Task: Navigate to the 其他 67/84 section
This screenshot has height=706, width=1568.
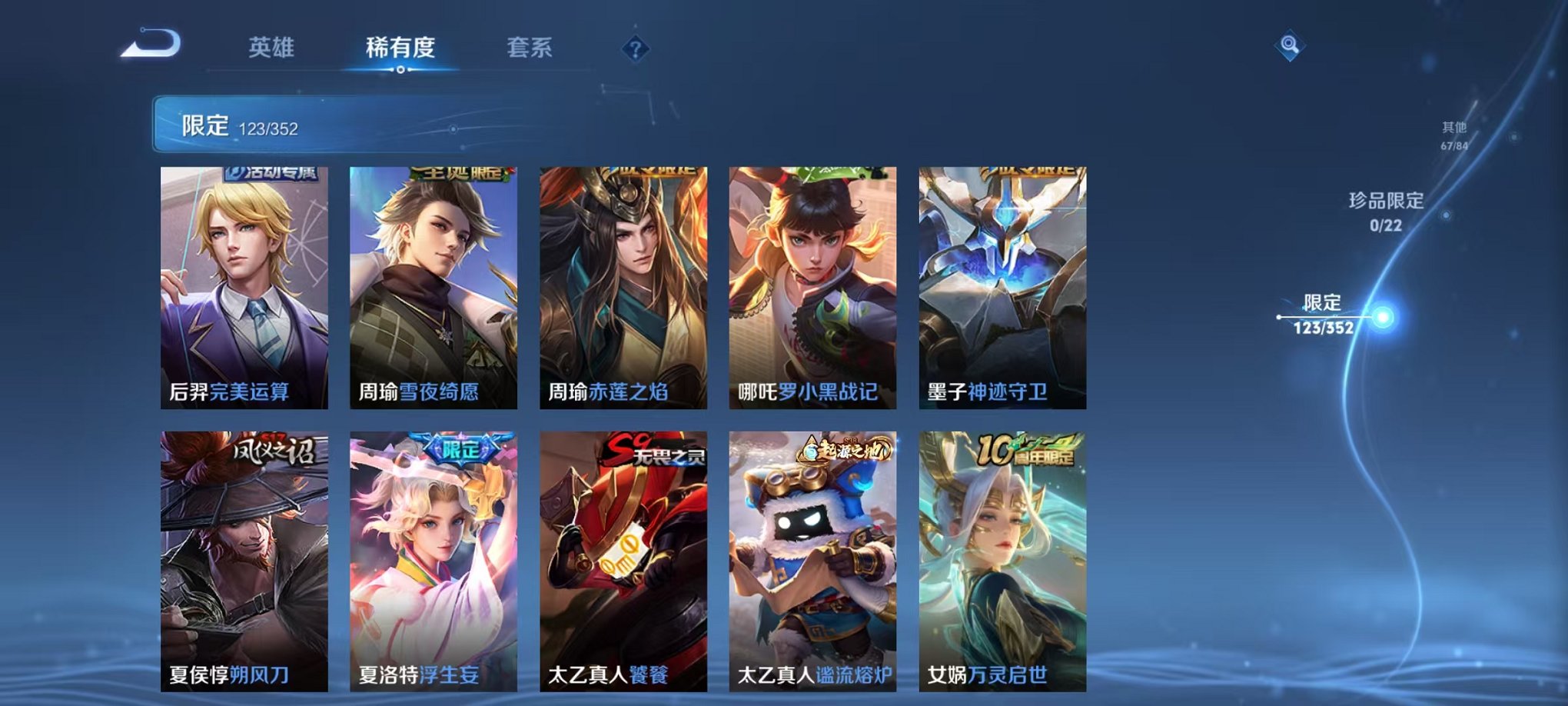Action: [x=1452, y=135]
